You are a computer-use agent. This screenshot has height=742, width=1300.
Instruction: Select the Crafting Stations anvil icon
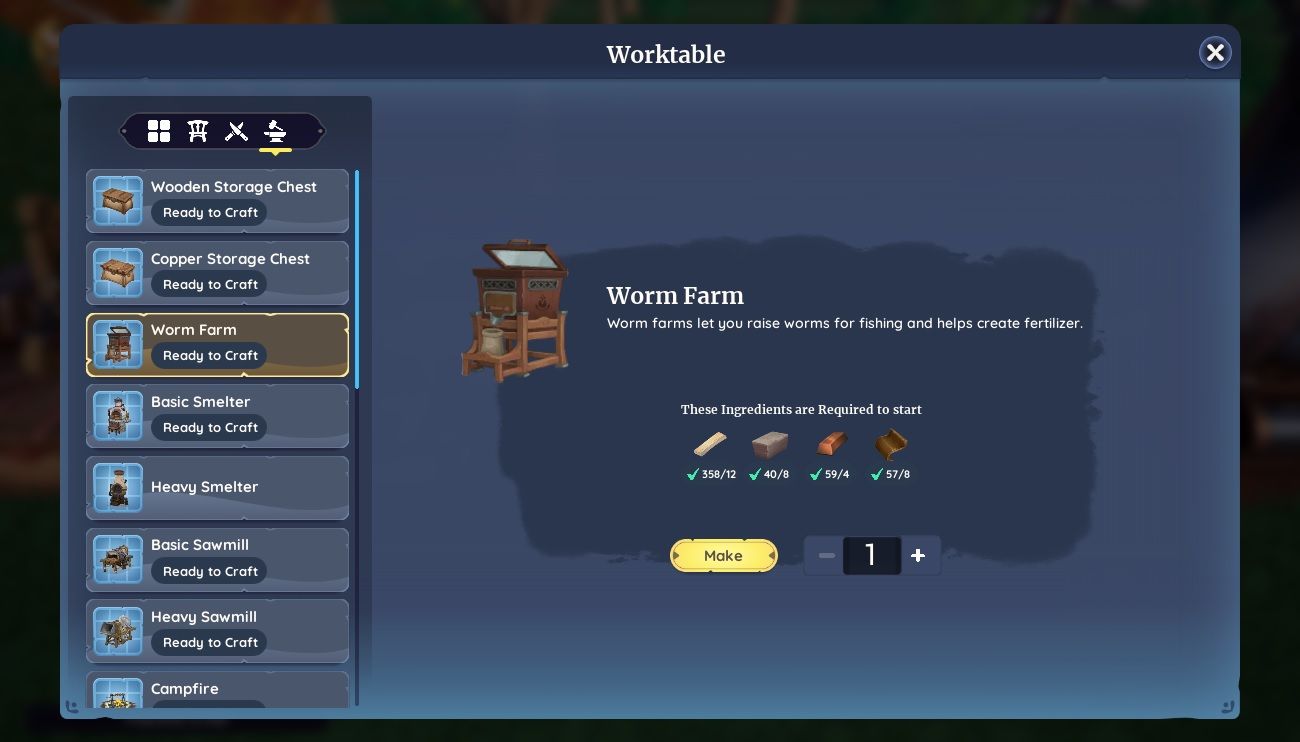tap(276, 130)
